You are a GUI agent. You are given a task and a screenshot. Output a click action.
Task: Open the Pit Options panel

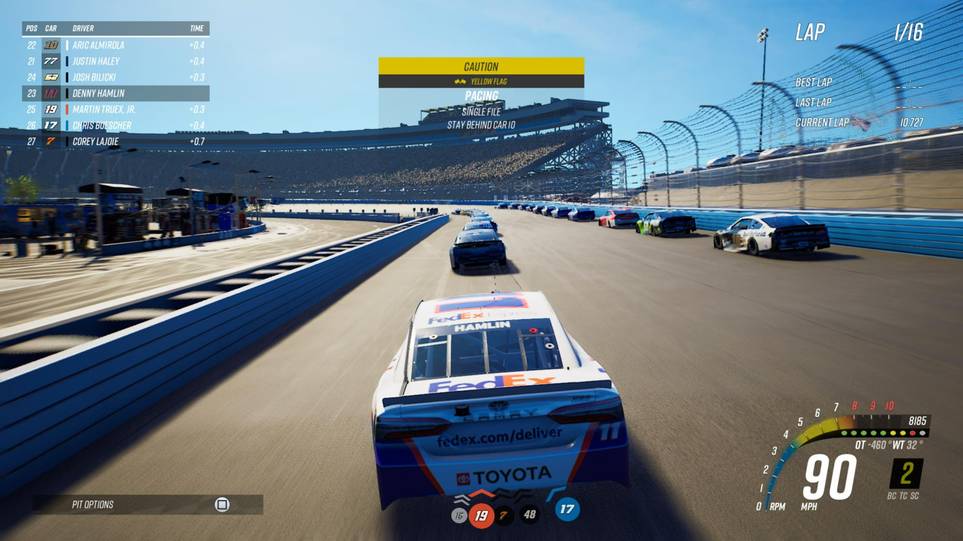[x=147, y=504]
